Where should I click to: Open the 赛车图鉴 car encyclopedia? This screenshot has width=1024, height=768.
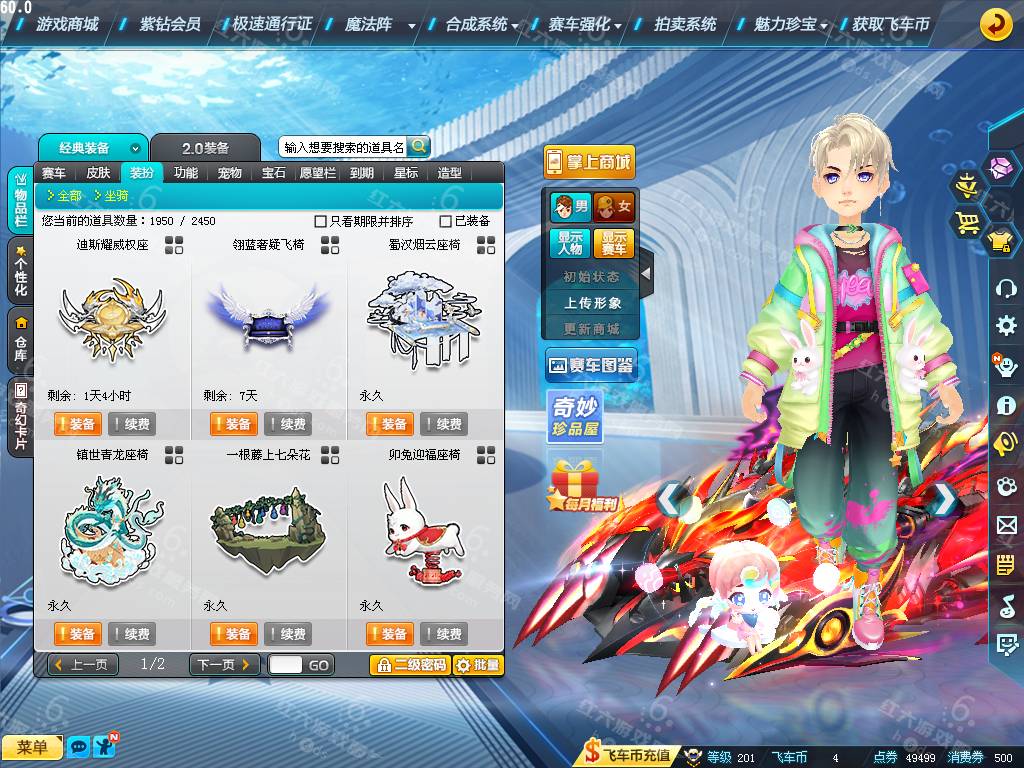click(x=590, y=366)
